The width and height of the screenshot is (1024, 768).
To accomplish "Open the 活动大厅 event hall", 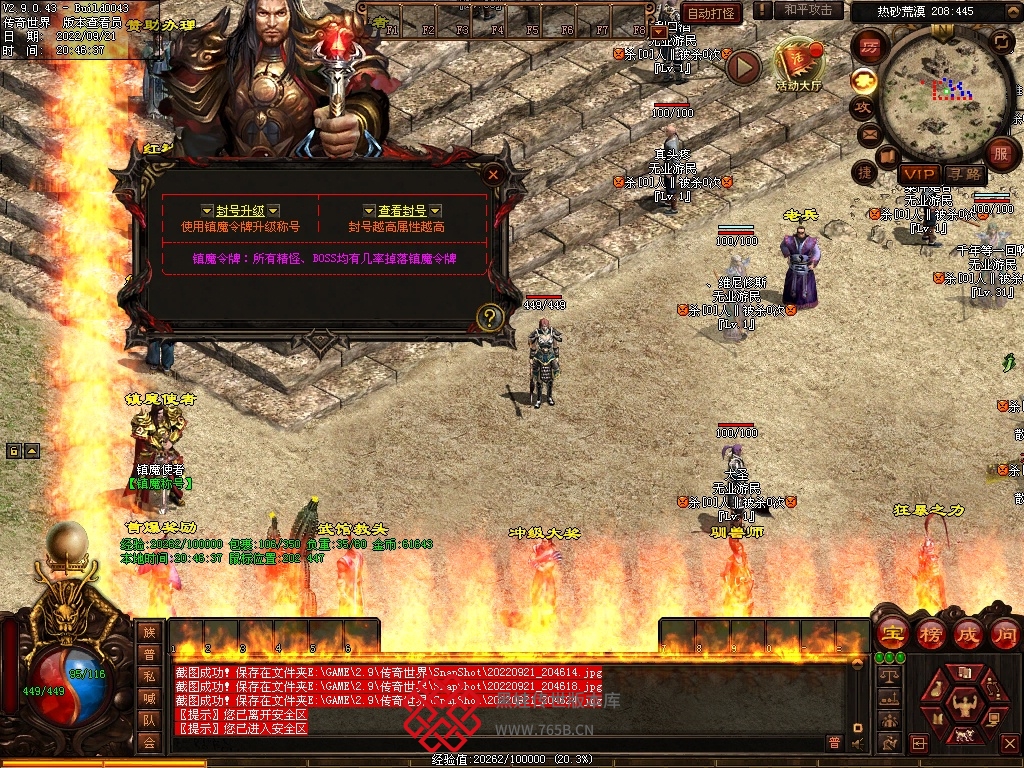I will (797, 64).
